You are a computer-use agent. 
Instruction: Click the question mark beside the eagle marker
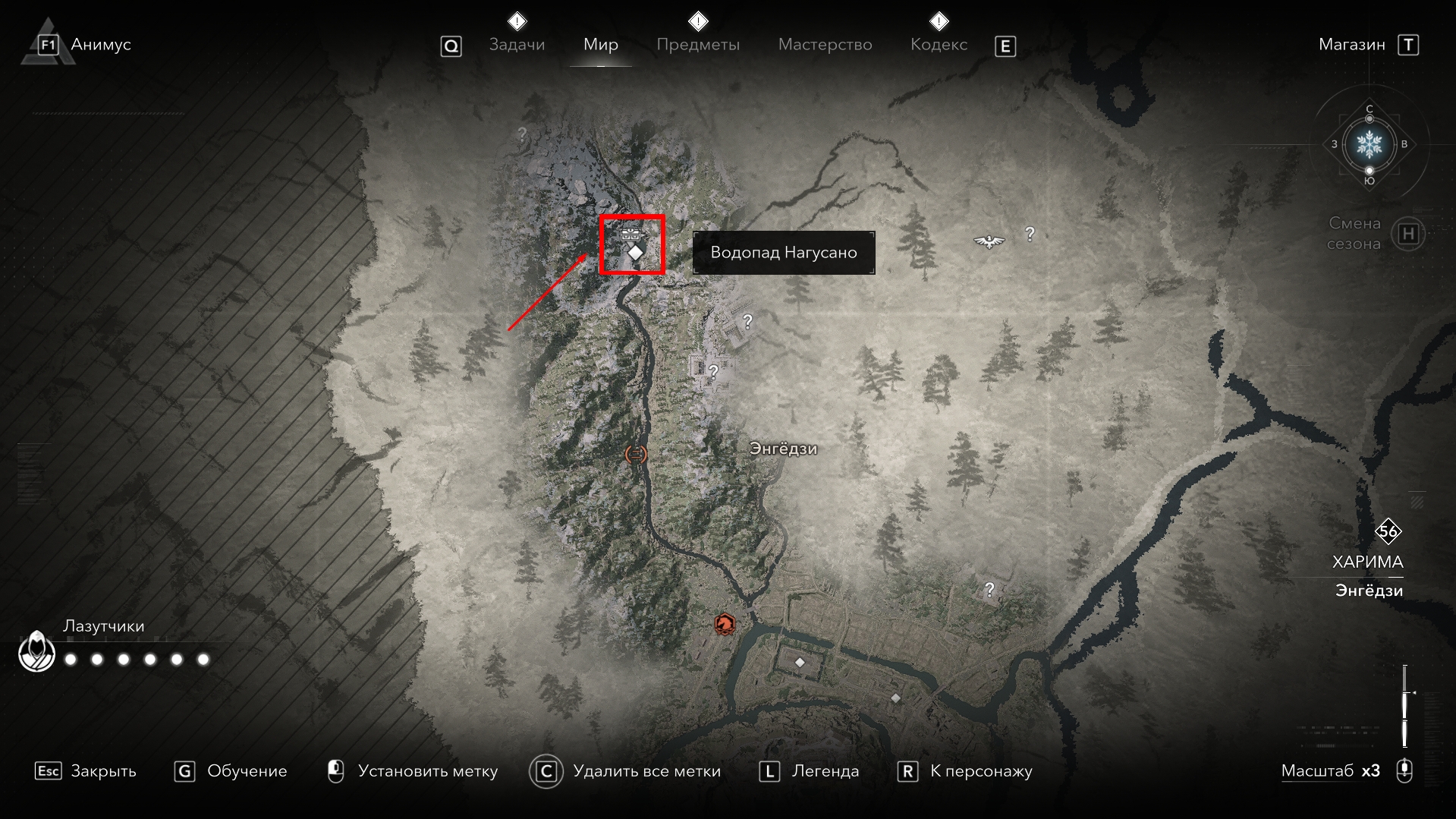pyautogui.click(x=1030, y=234)
